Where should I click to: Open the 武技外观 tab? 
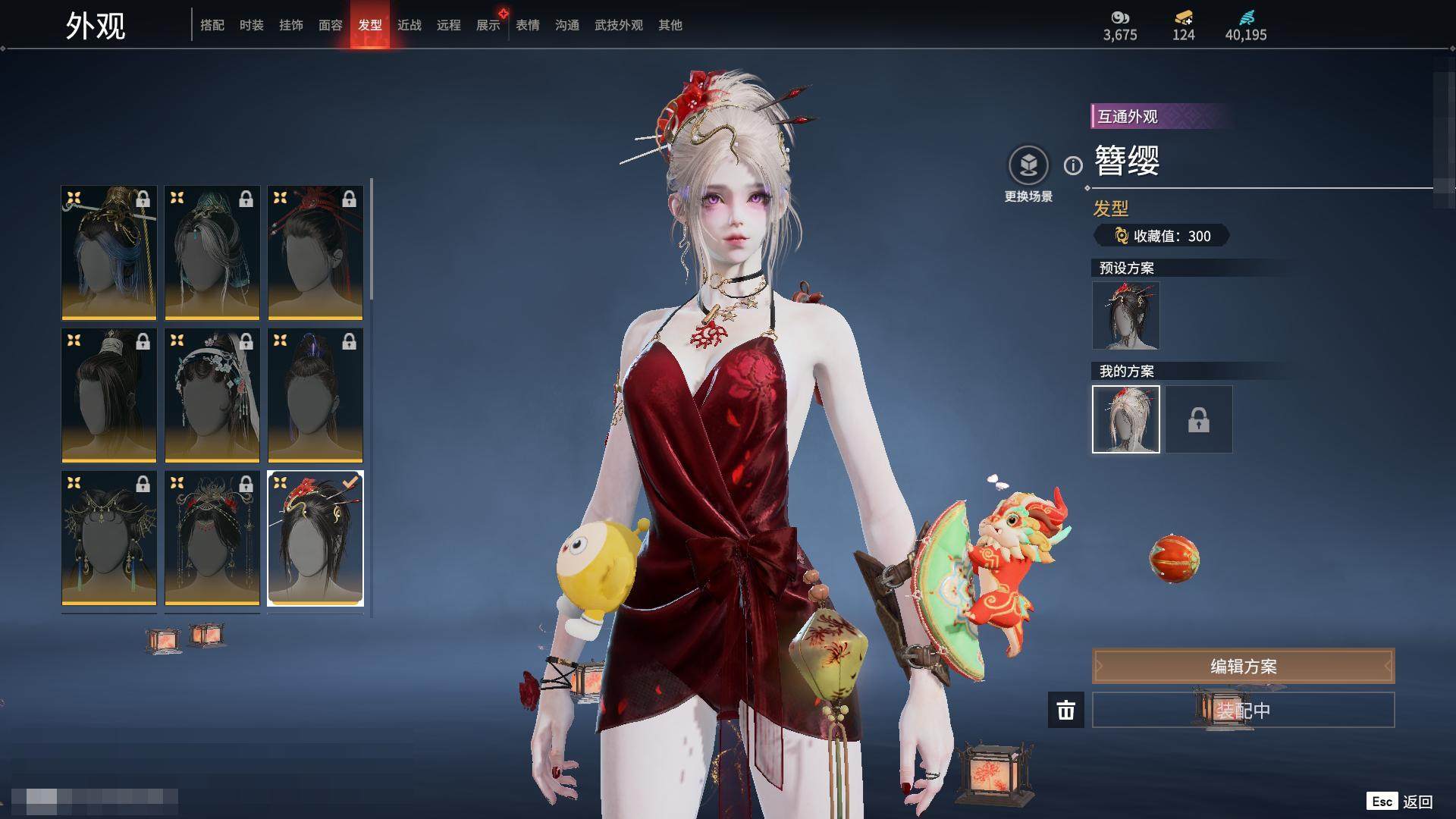pos(619,25)
